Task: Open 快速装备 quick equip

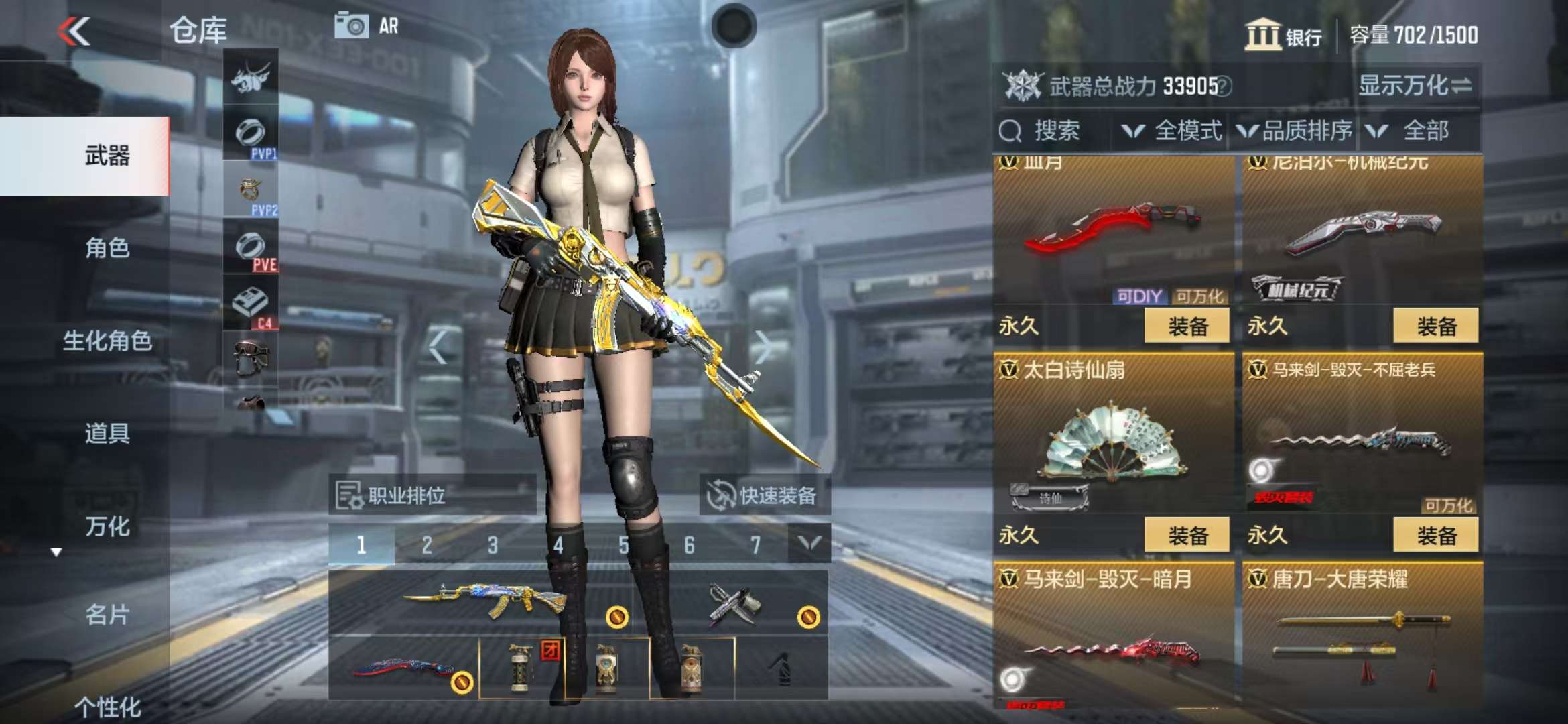Action: (x=765, y=495)
